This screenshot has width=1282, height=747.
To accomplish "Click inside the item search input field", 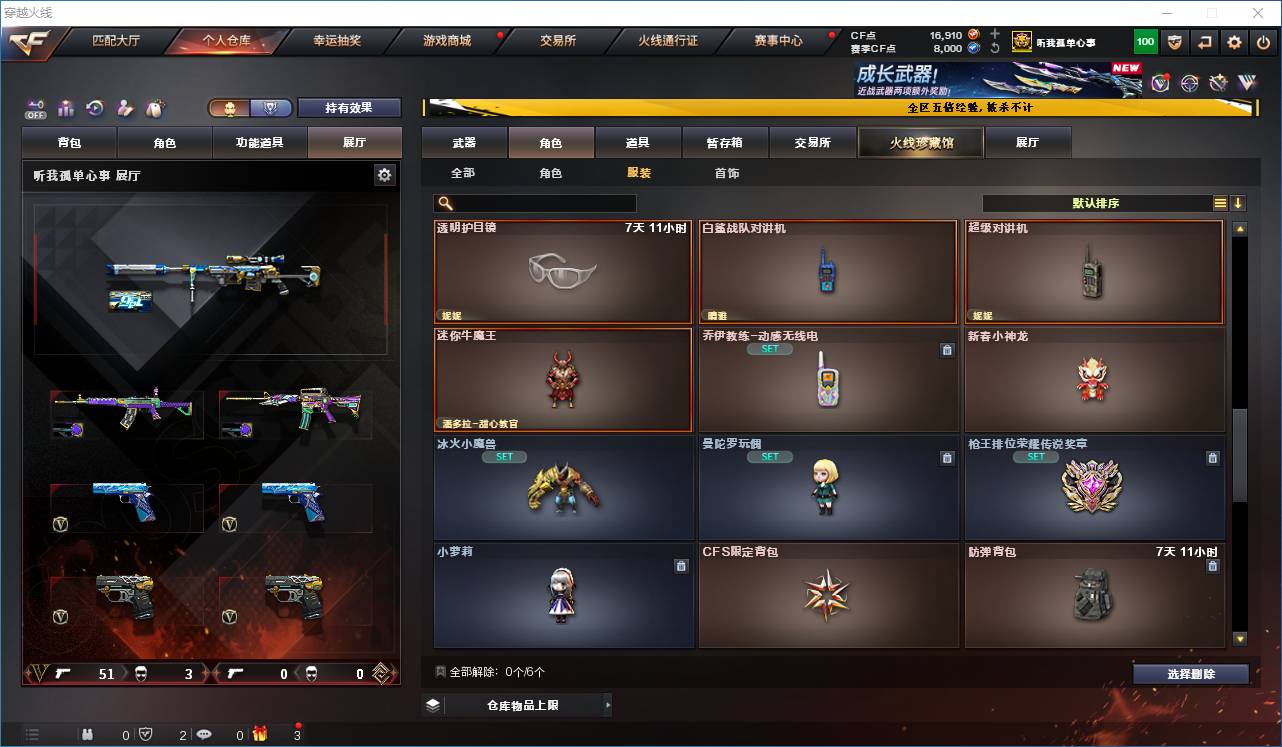I will point(540,203).
